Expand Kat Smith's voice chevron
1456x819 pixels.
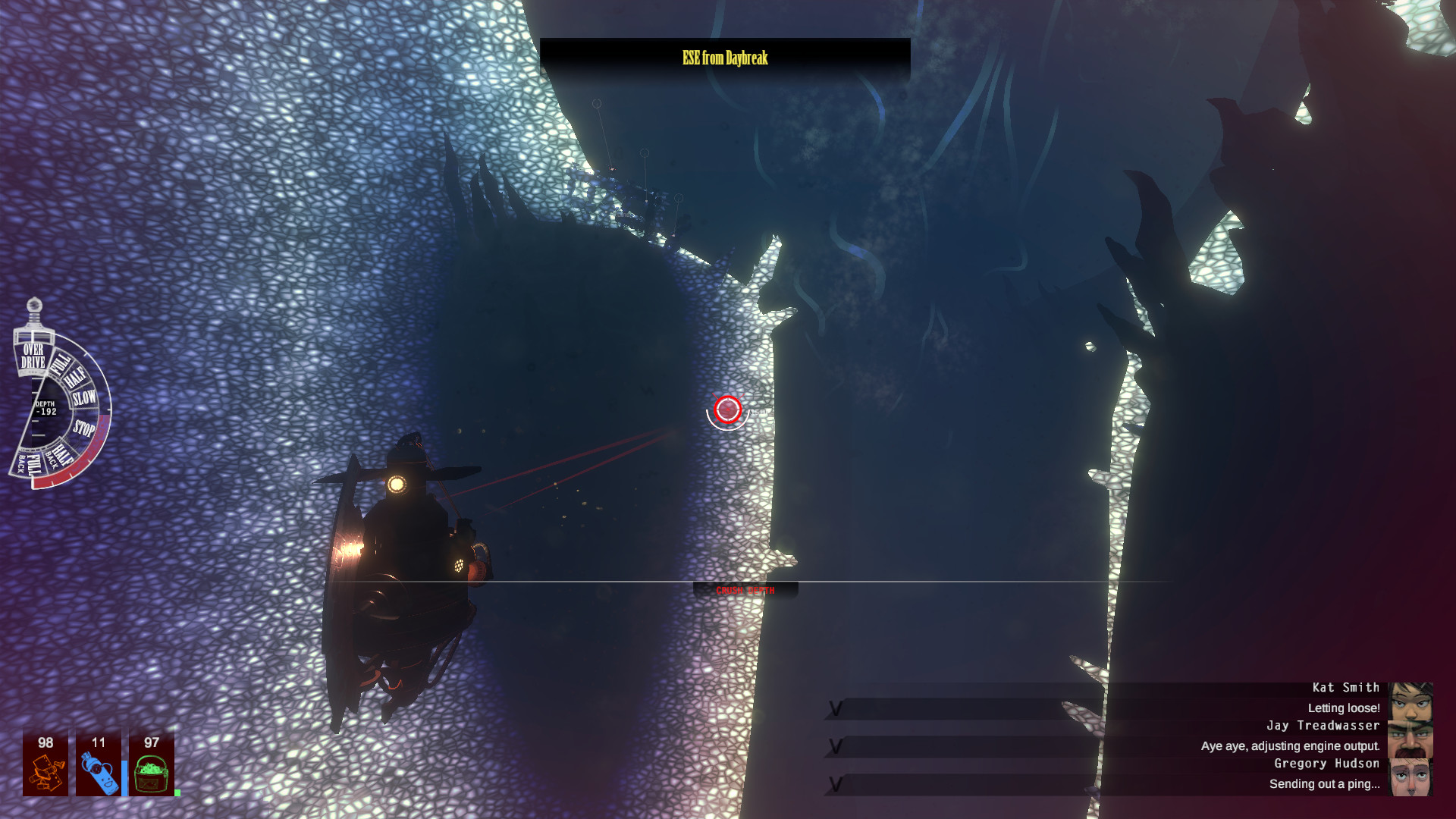(x=836, y=709)
